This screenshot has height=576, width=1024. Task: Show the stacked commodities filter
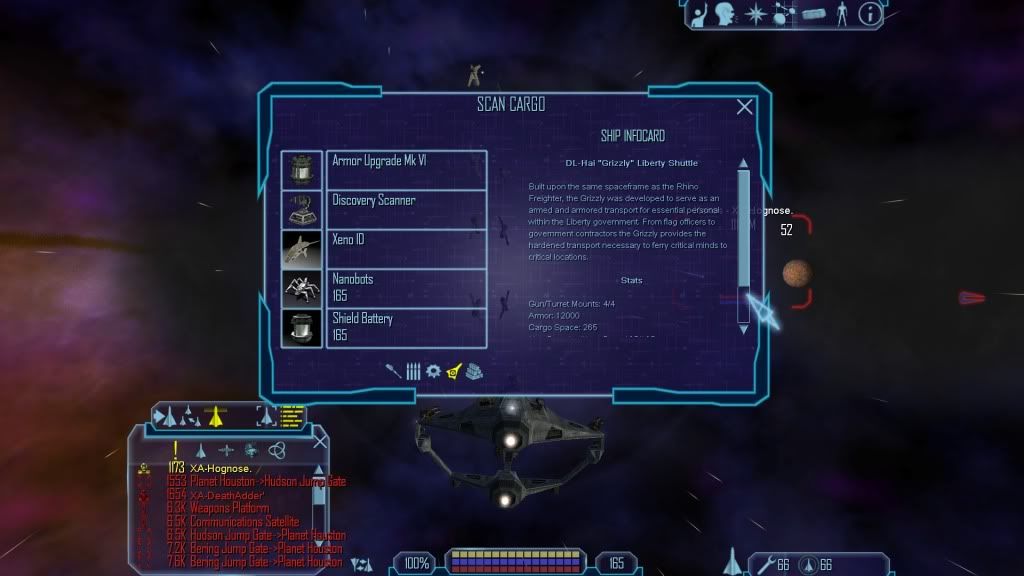[x=474, y=370]
